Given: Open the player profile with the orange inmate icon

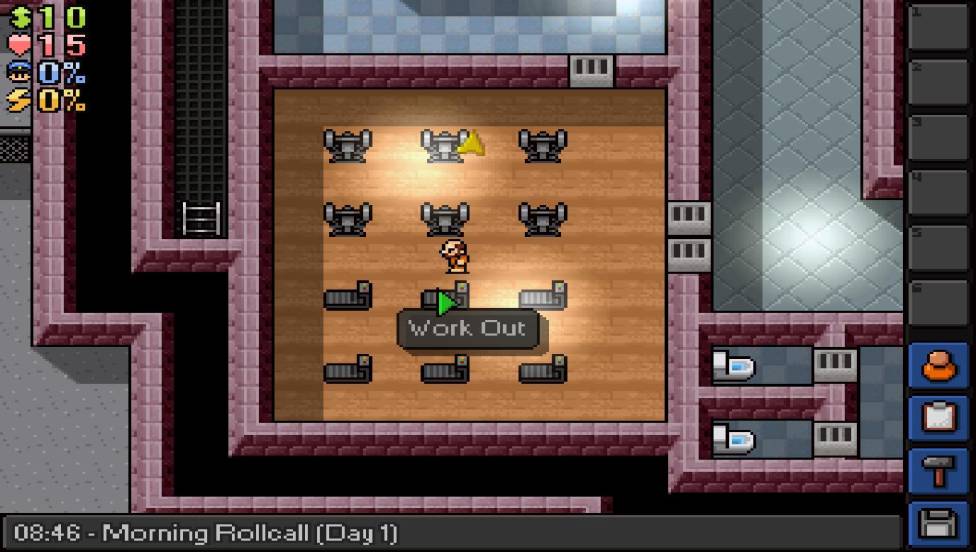Looking at the screenshot, I should click(x=939, y=367).
